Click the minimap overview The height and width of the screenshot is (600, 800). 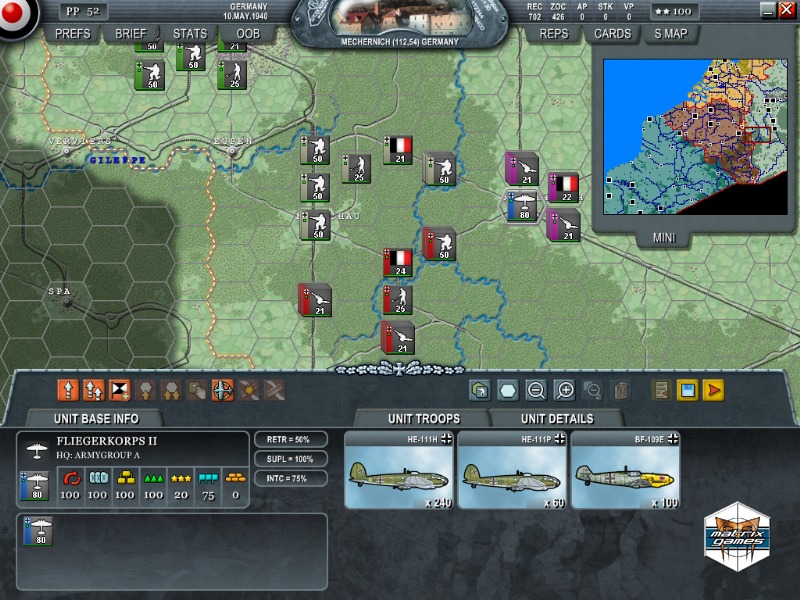(x=695, y=136)
